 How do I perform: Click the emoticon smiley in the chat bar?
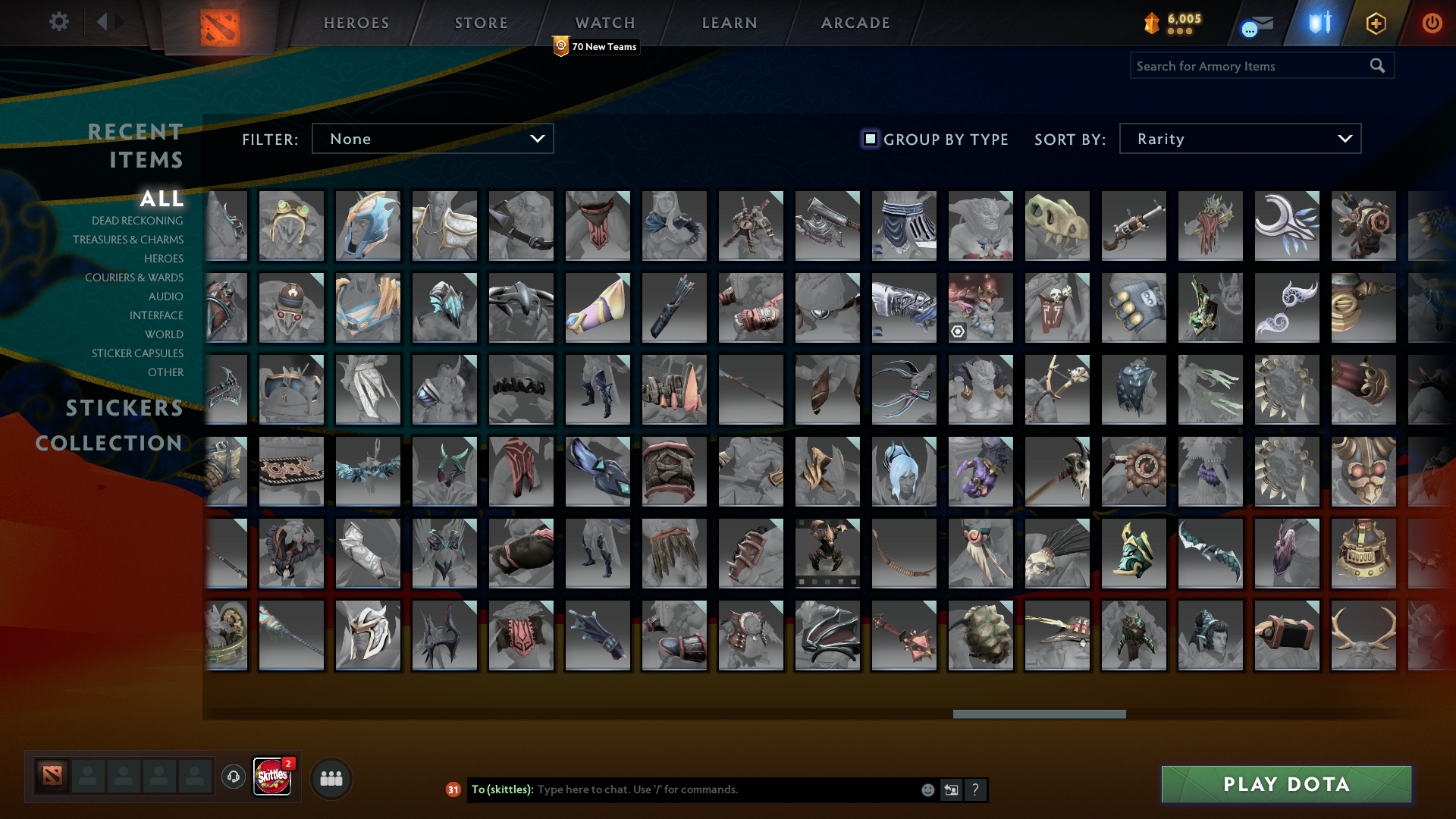point(927,789)
